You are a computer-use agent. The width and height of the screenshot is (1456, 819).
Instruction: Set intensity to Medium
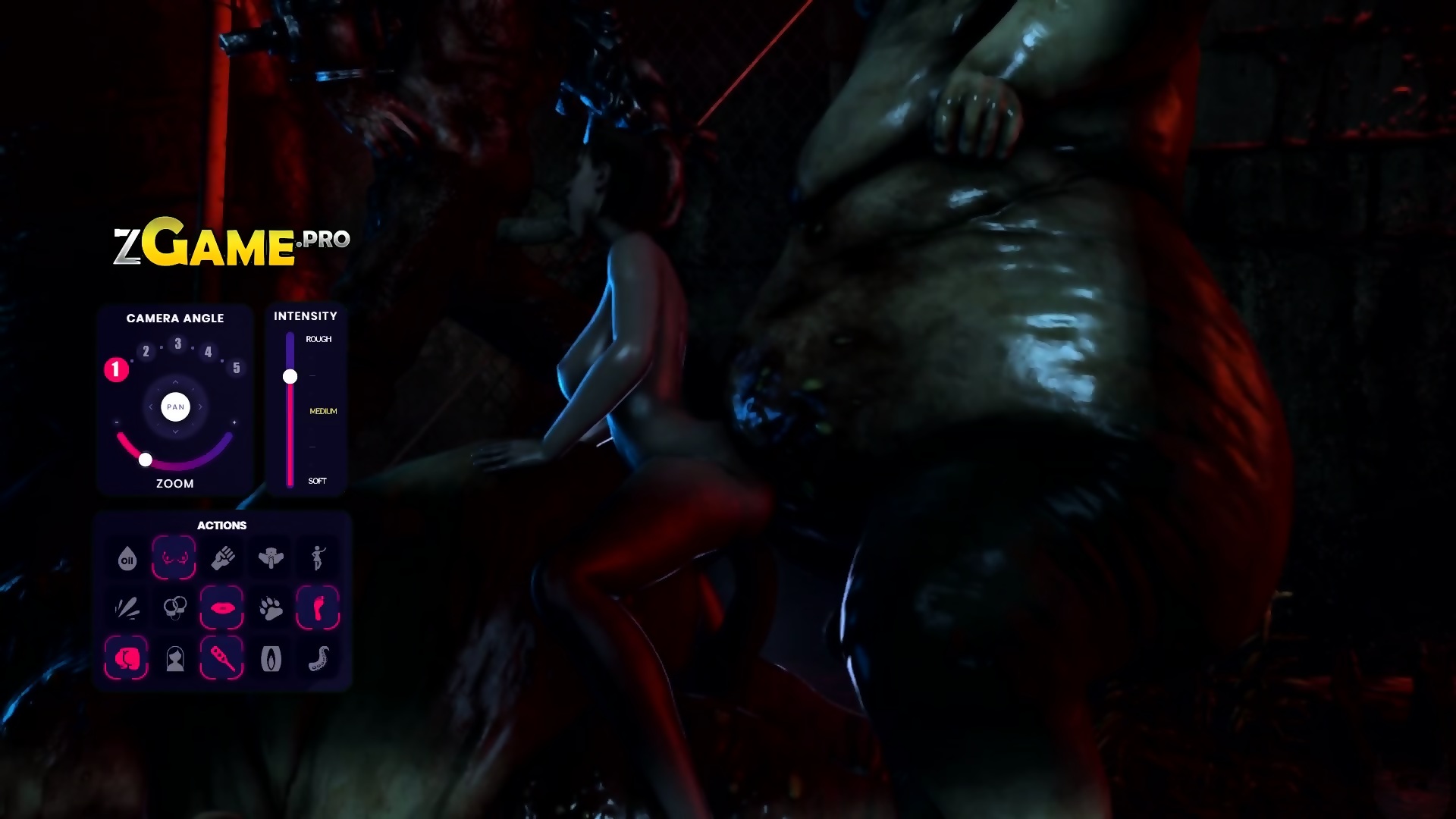(x=323, y=411)
